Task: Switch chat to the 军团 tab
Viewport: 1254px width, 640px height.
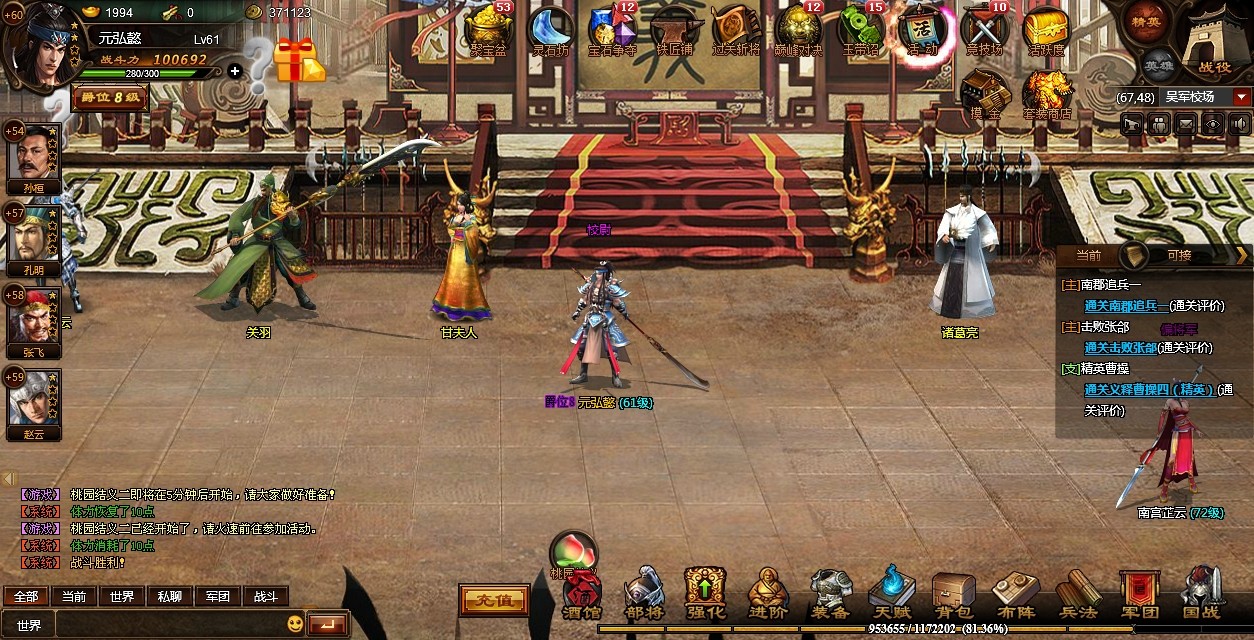Action: (x=218, y=596)
